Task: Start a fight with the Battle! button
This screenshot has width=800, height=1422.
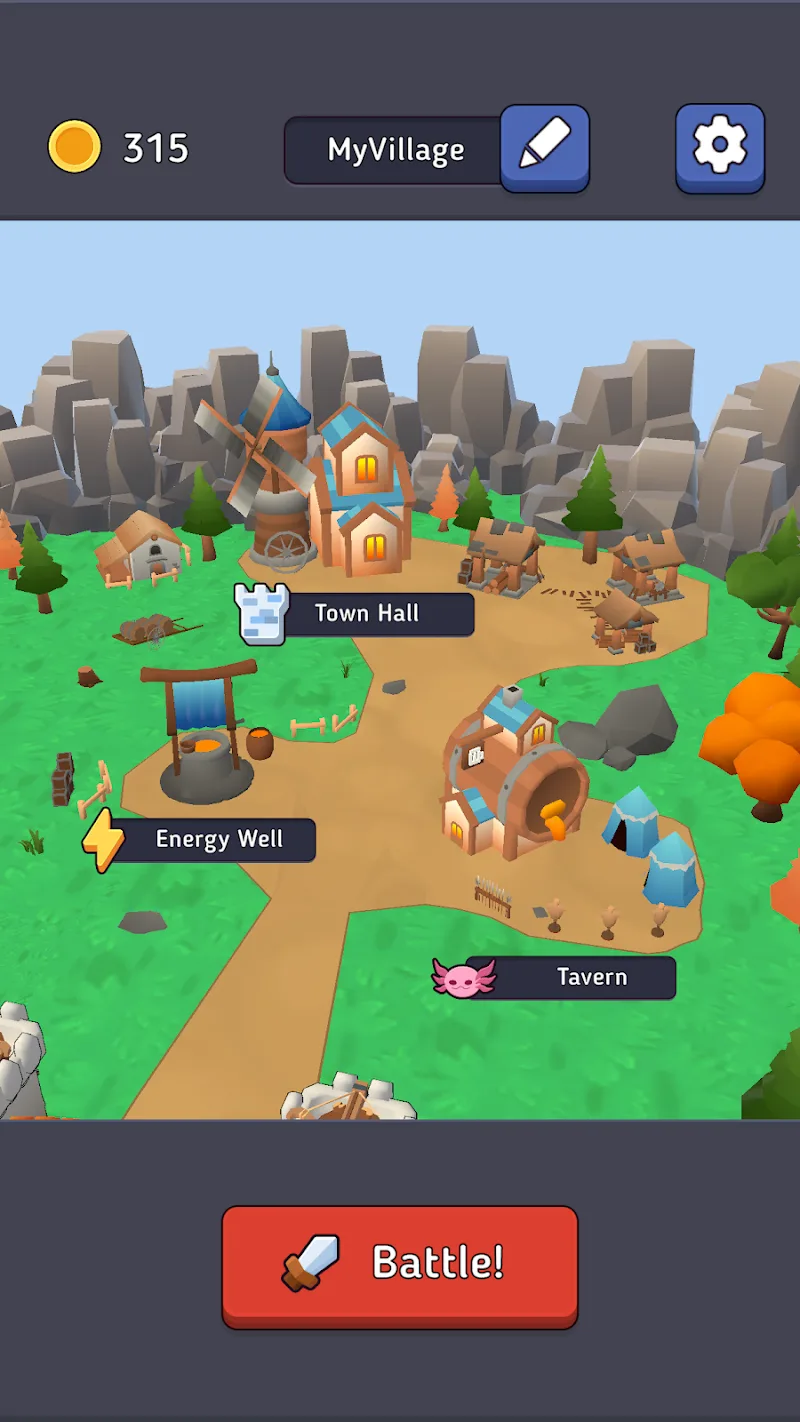Action: (x=400, y=1264)
